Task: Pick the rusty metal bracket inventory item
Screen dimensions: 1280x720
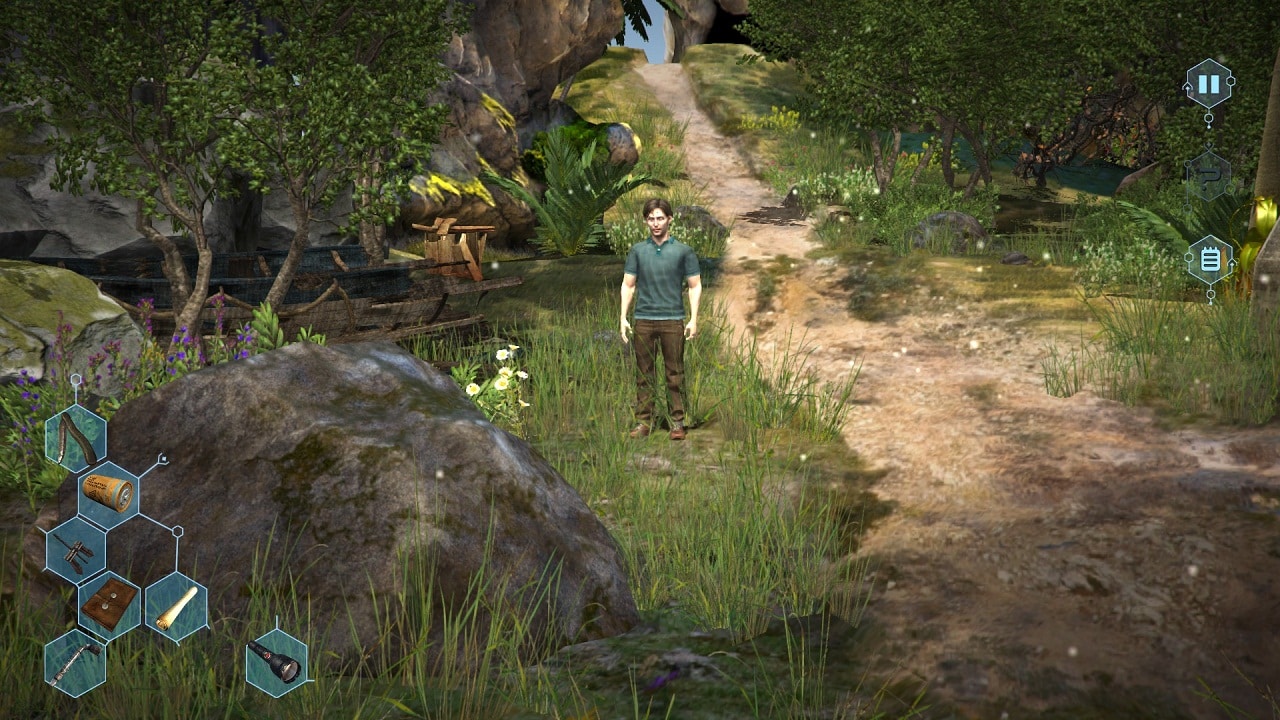Action: point(76,550)
